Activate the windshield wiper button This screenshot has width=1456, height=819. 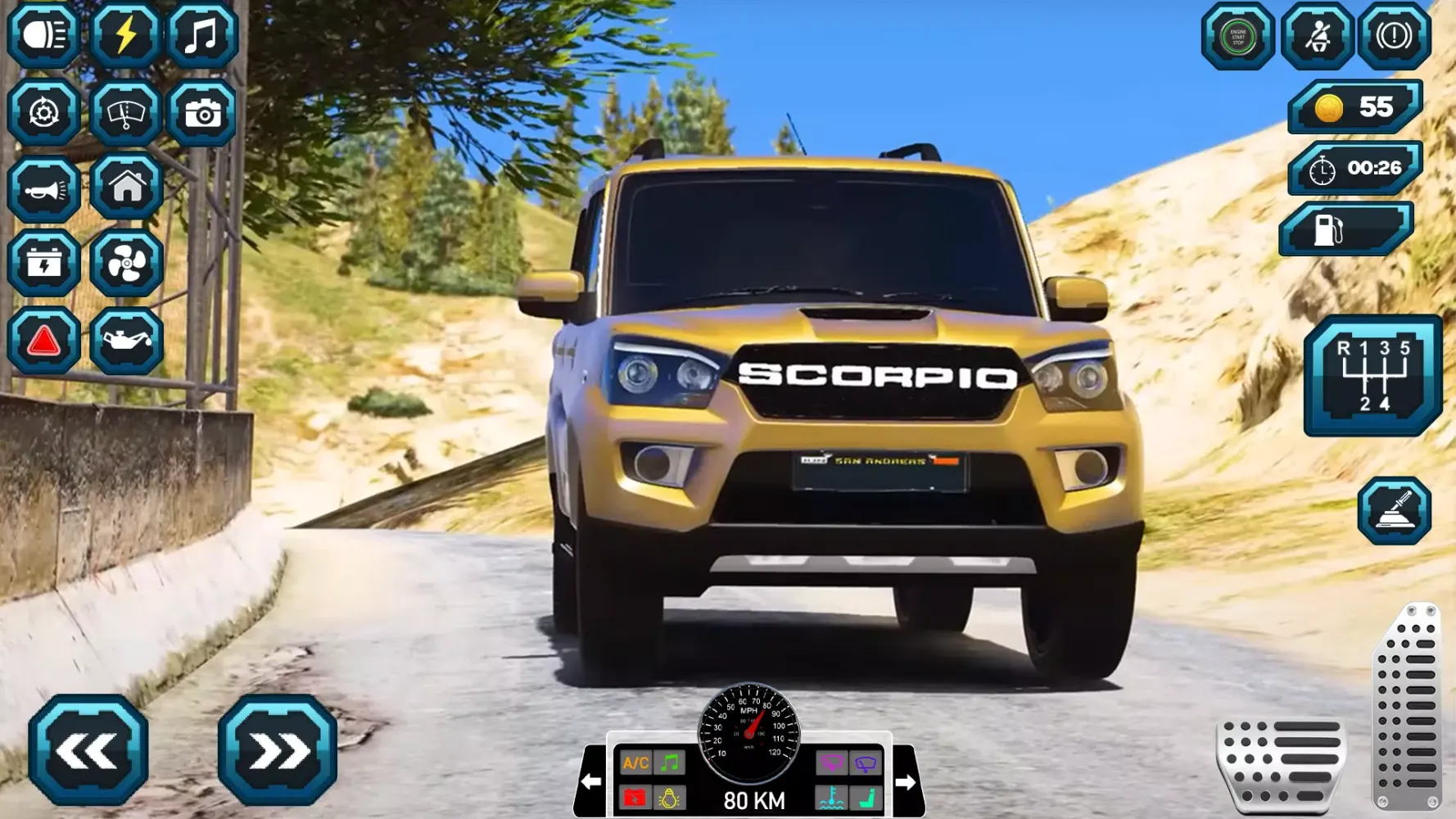click(x=124, y=112)
